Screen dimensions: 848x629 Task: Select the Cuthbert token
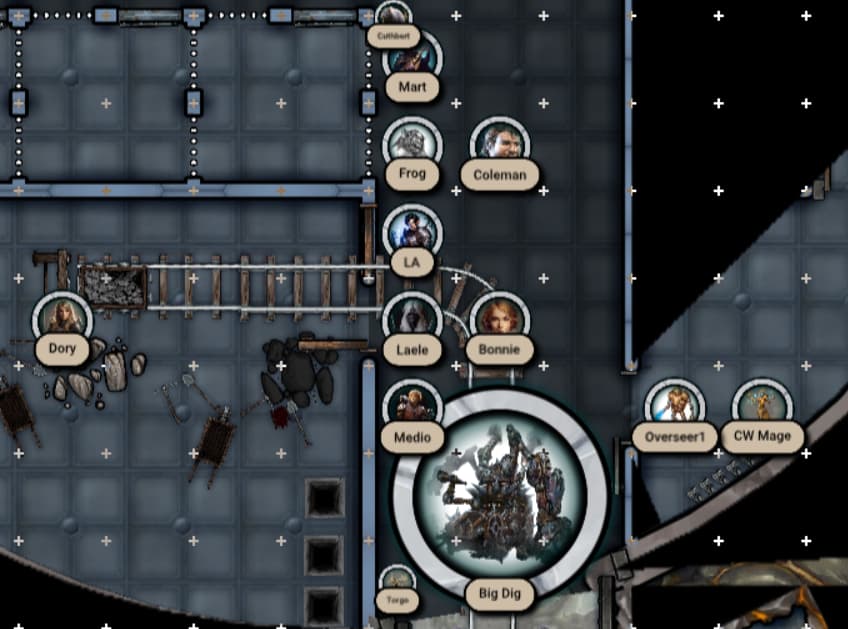click(394, 17)
